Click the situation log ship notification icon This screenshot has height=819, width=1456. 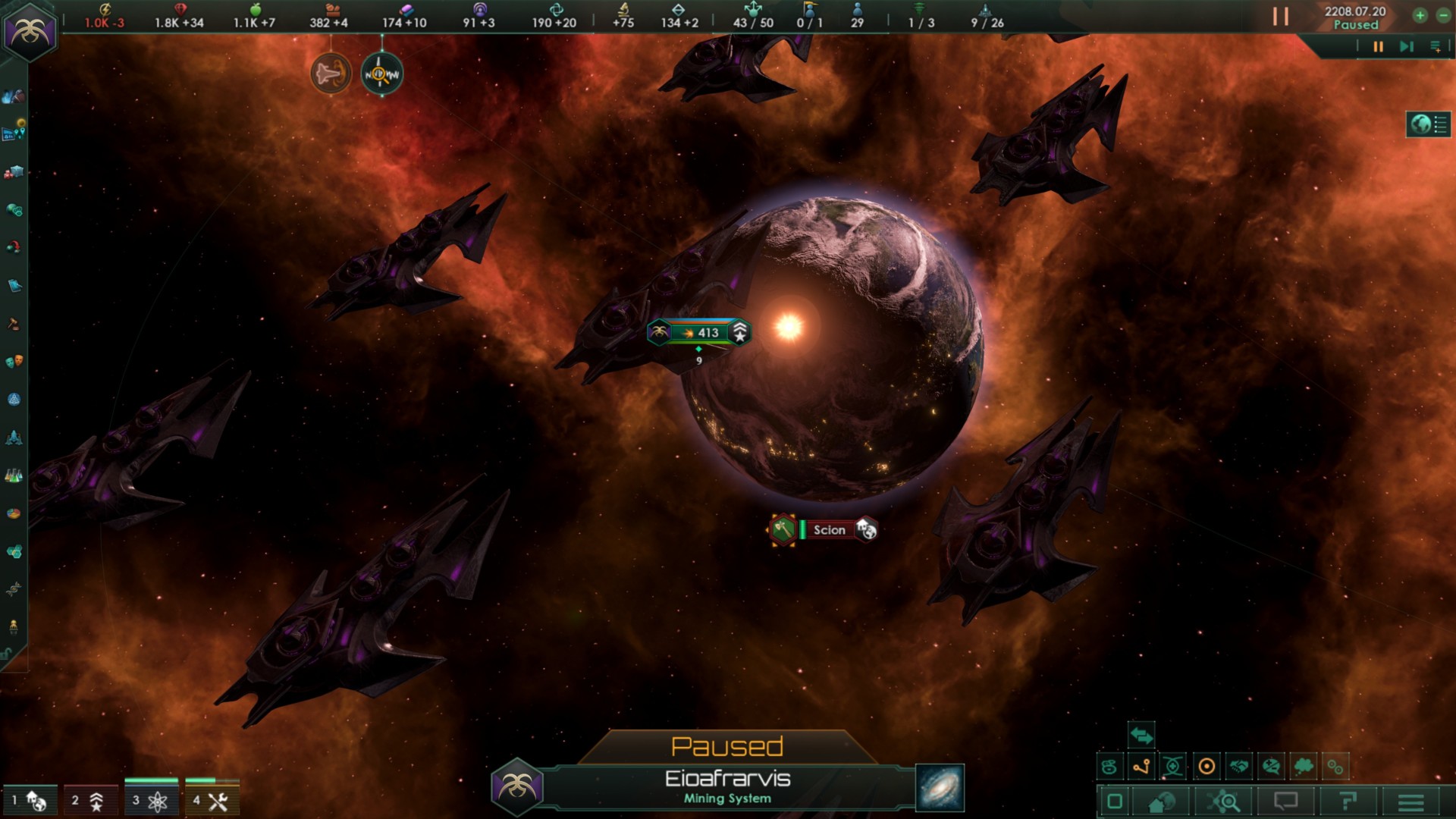pyautogui.click(x=331, y=74)
